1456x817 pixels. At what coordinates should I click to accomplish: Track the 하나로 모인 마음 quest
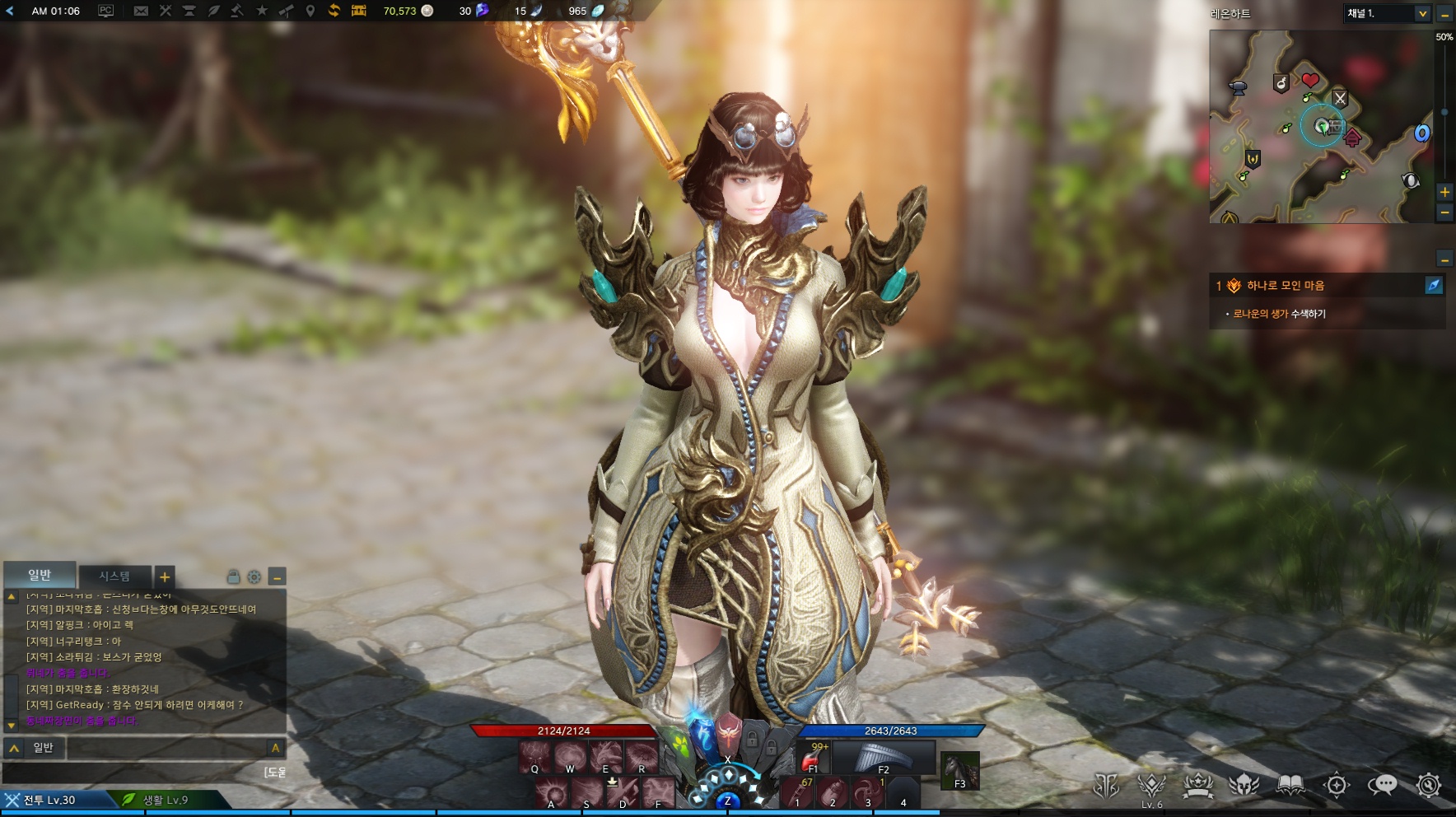pos(1434,285)
